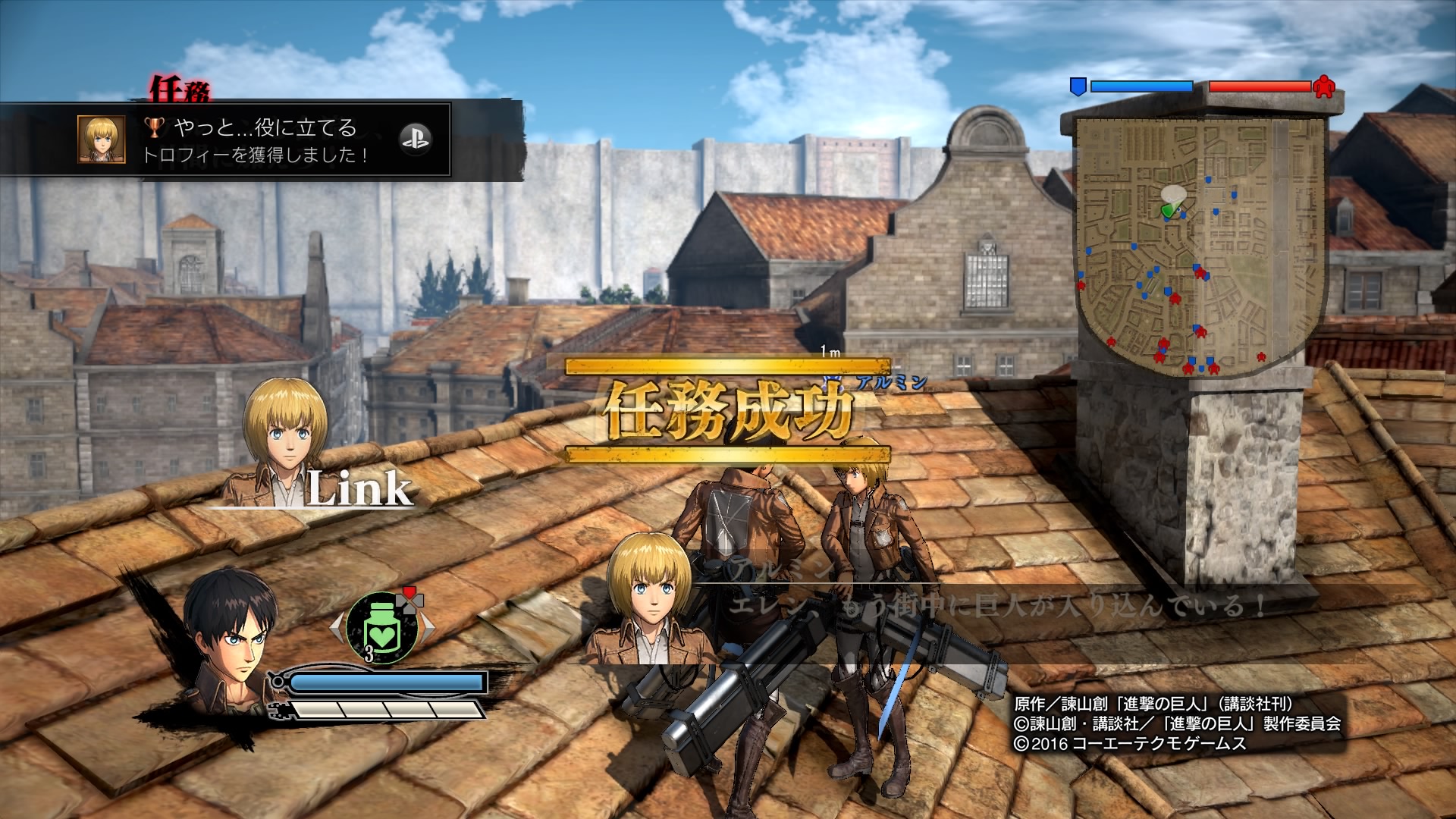Screen dimensions: 1456x819
Task: Cycle to the previous item with left arrow
Action: click(x=337, y=628)
